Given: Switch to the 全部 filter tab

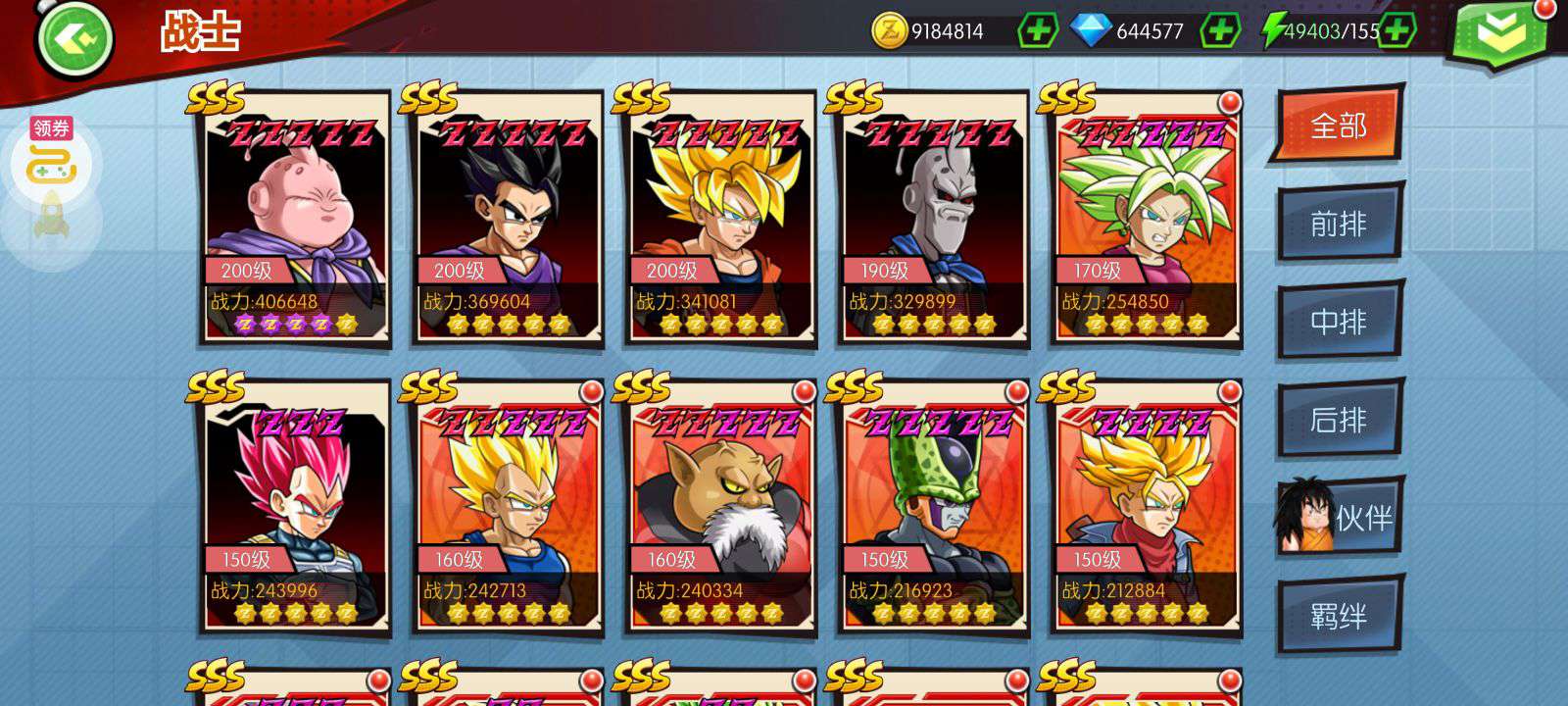Looking at the screenshot, I should [x=1339, y=126].
